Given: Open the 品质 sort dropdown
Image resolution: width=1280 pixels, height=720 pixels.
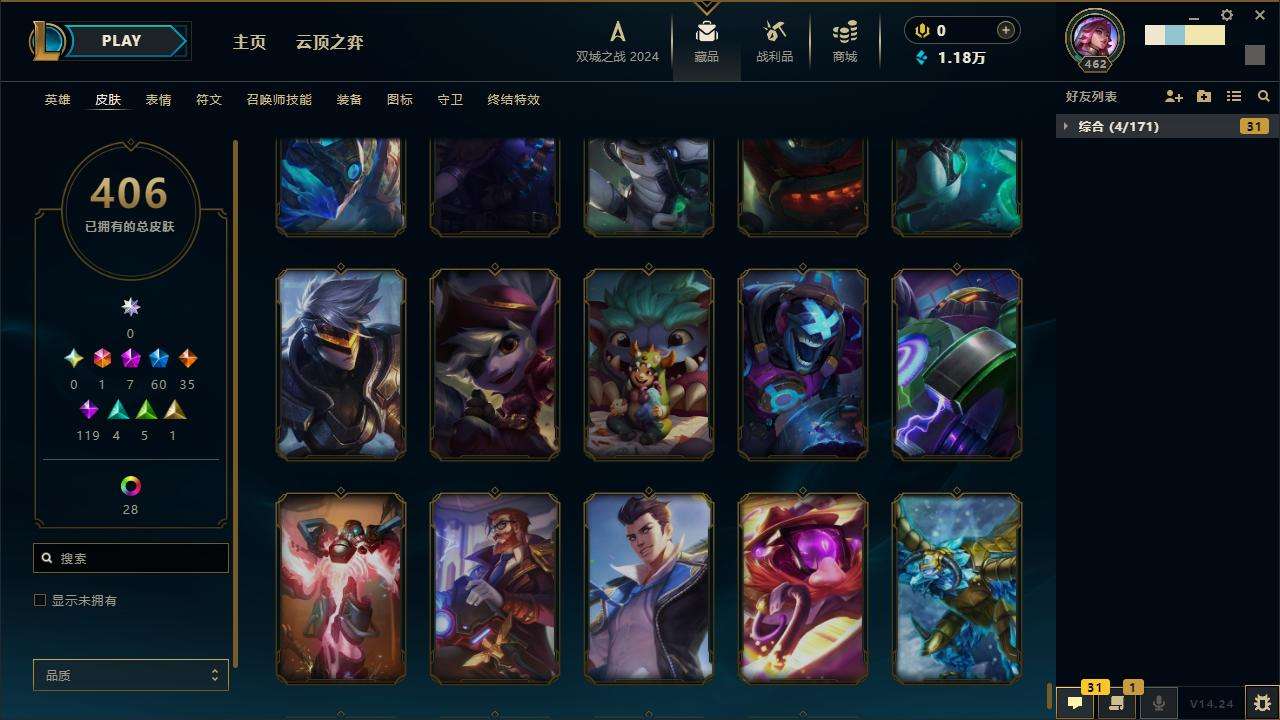Looking at the screenshot, I should pos(131,676).
